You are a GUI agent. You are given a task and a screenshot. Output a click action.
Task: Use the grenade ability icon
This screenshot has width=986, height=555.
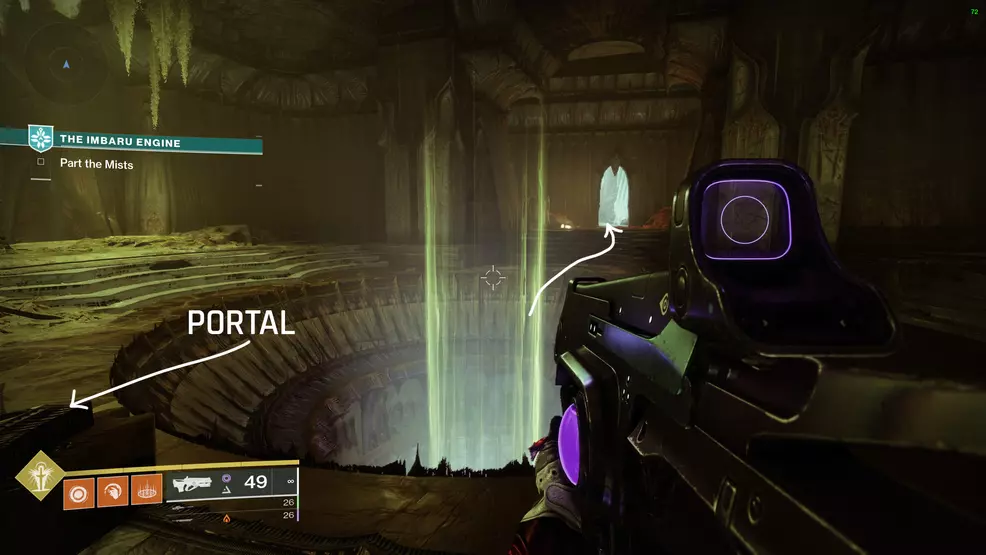tap(79, 492)
